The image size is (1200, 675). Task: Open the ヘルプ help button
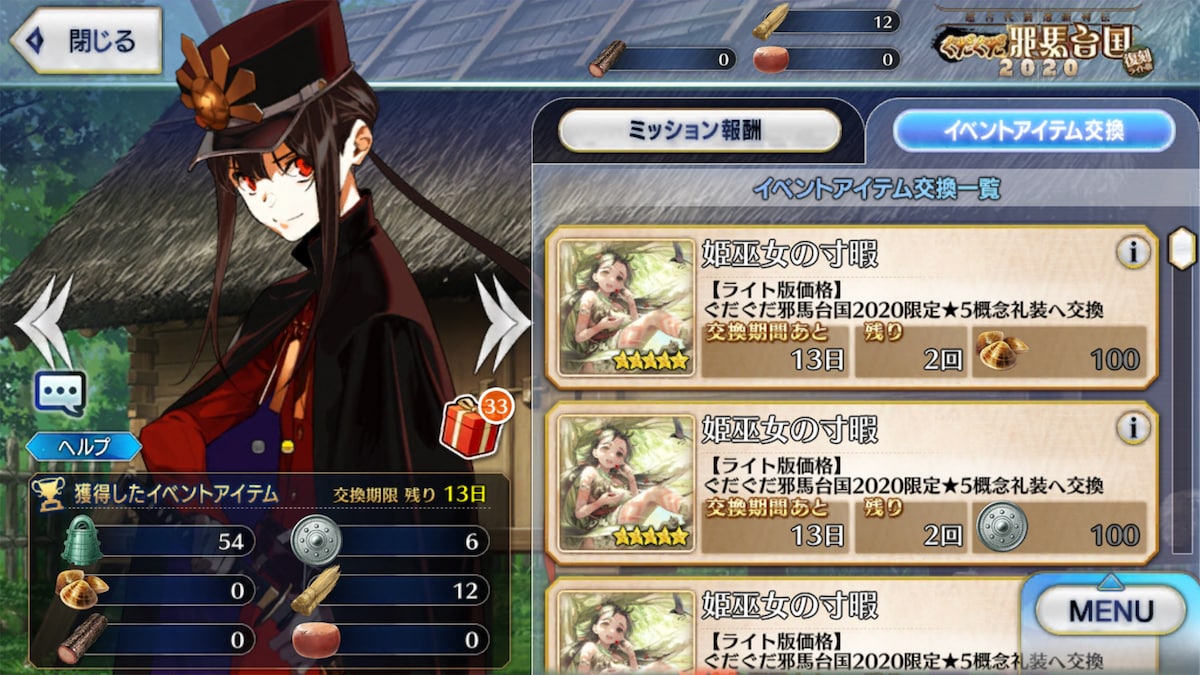[x=83, y=446]
